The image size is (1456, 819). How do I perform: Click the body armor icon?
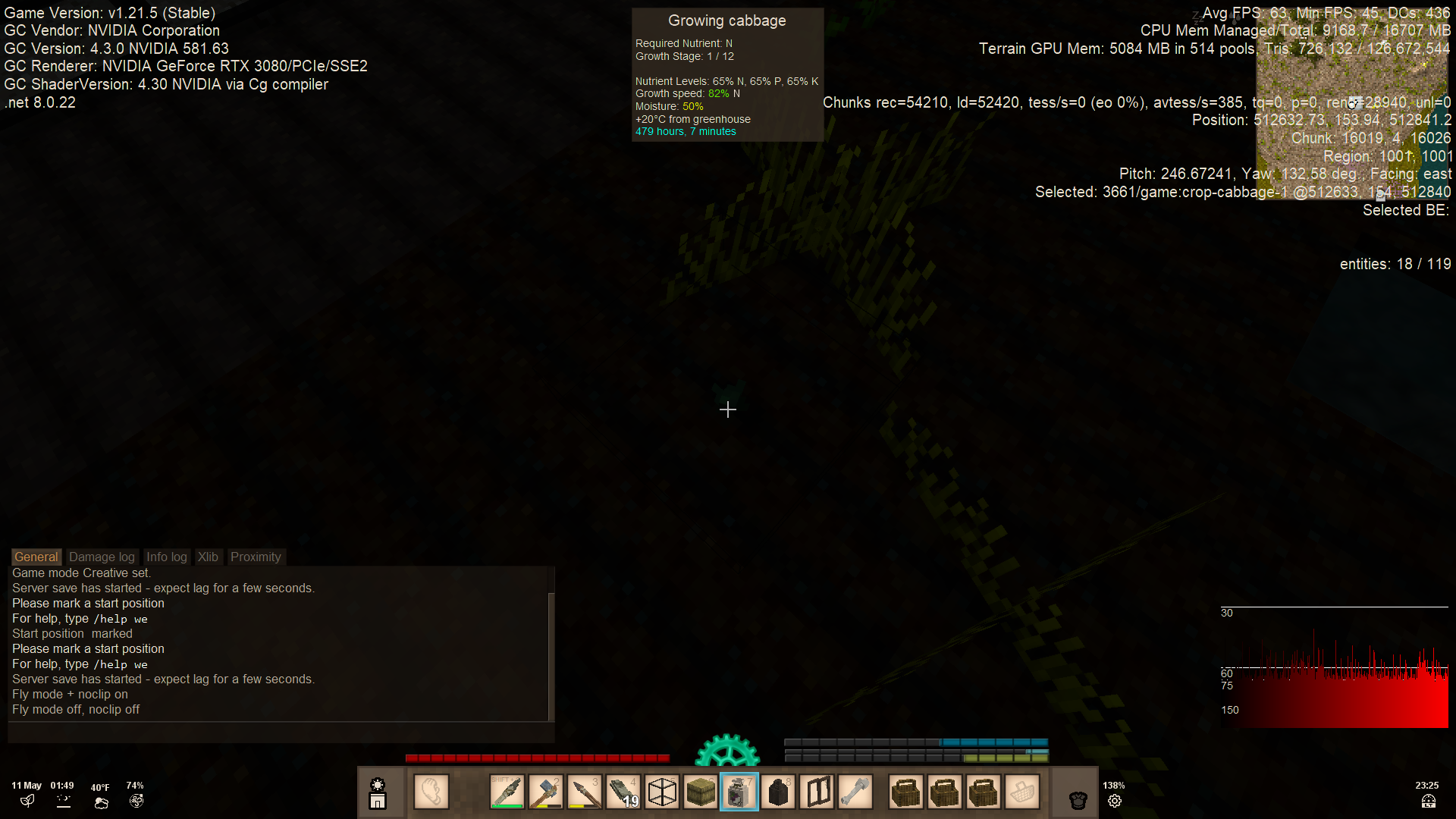pos(1078,799)
